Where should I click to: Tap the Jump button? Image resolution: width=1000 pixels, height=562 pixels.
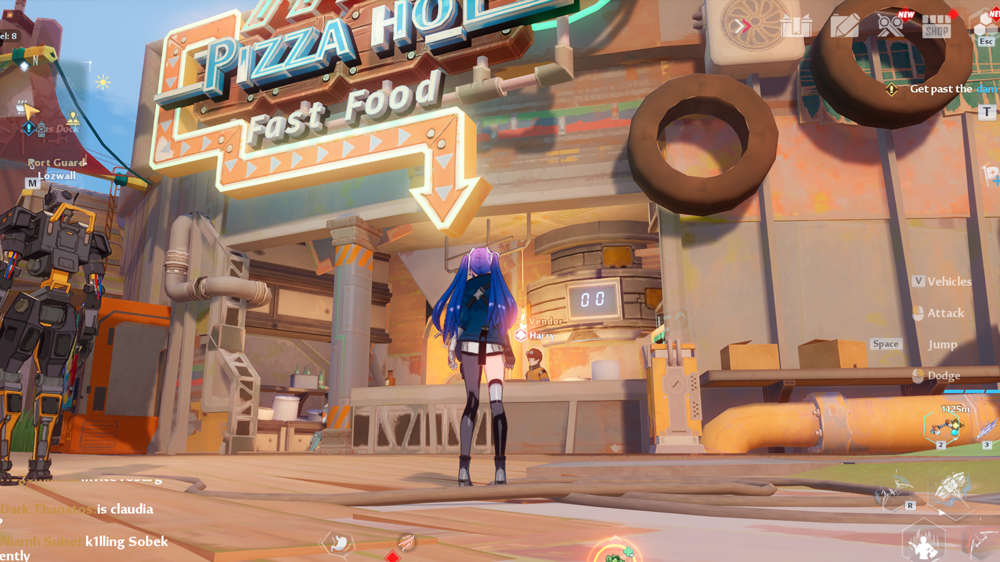point(942,344)
